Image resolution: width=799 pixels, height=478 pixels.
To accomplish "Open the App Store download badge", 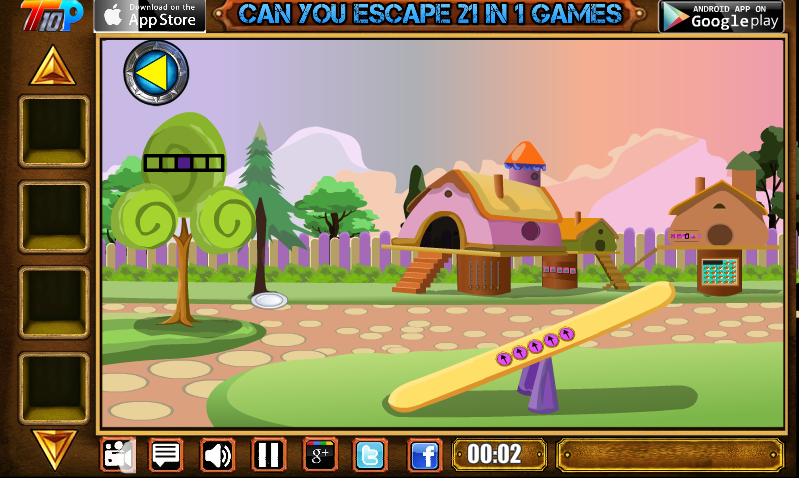I will [x=150, y=15].
